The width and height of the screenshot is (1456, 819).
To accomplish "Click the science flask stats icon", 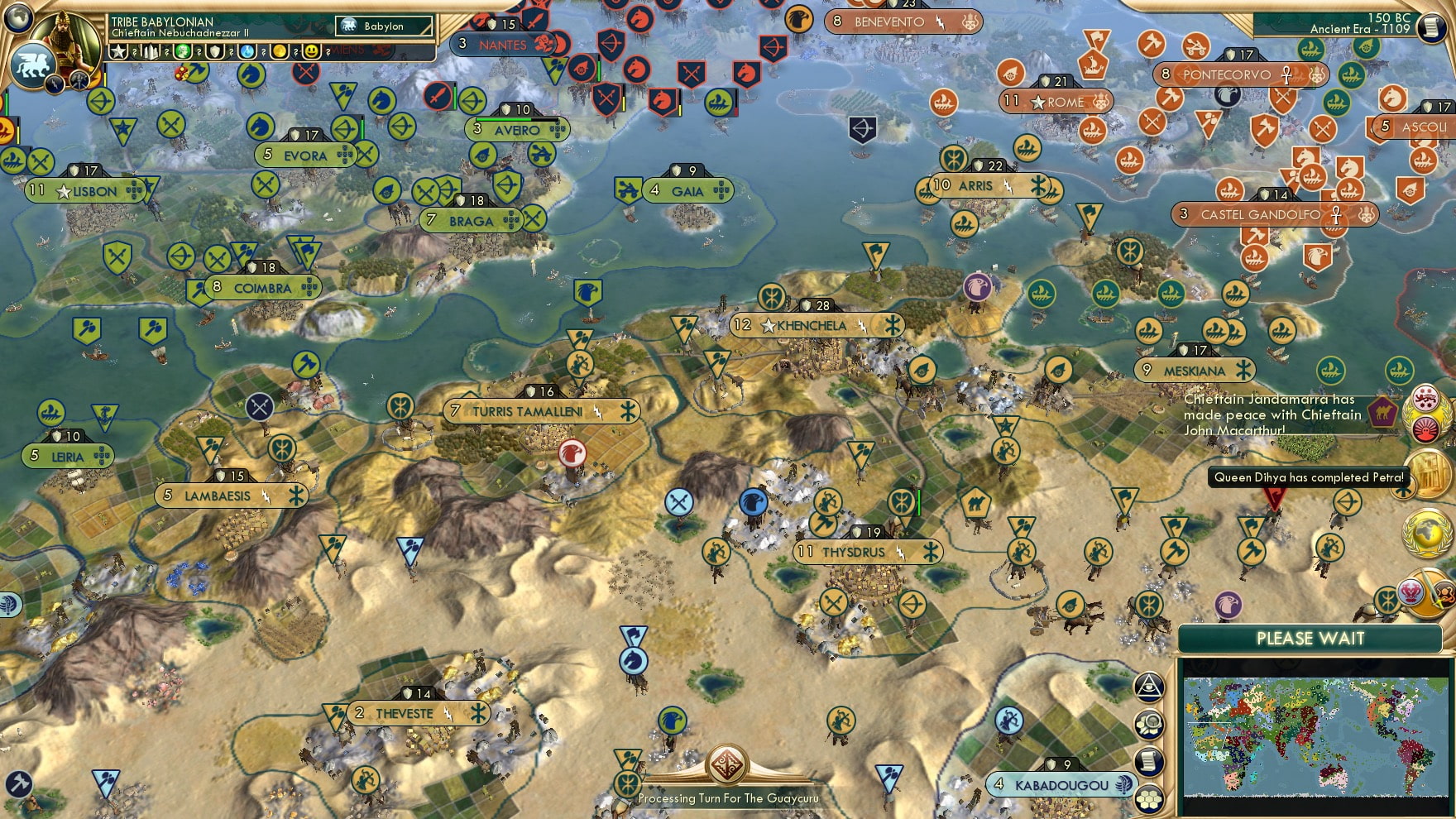I will (247, 50).
